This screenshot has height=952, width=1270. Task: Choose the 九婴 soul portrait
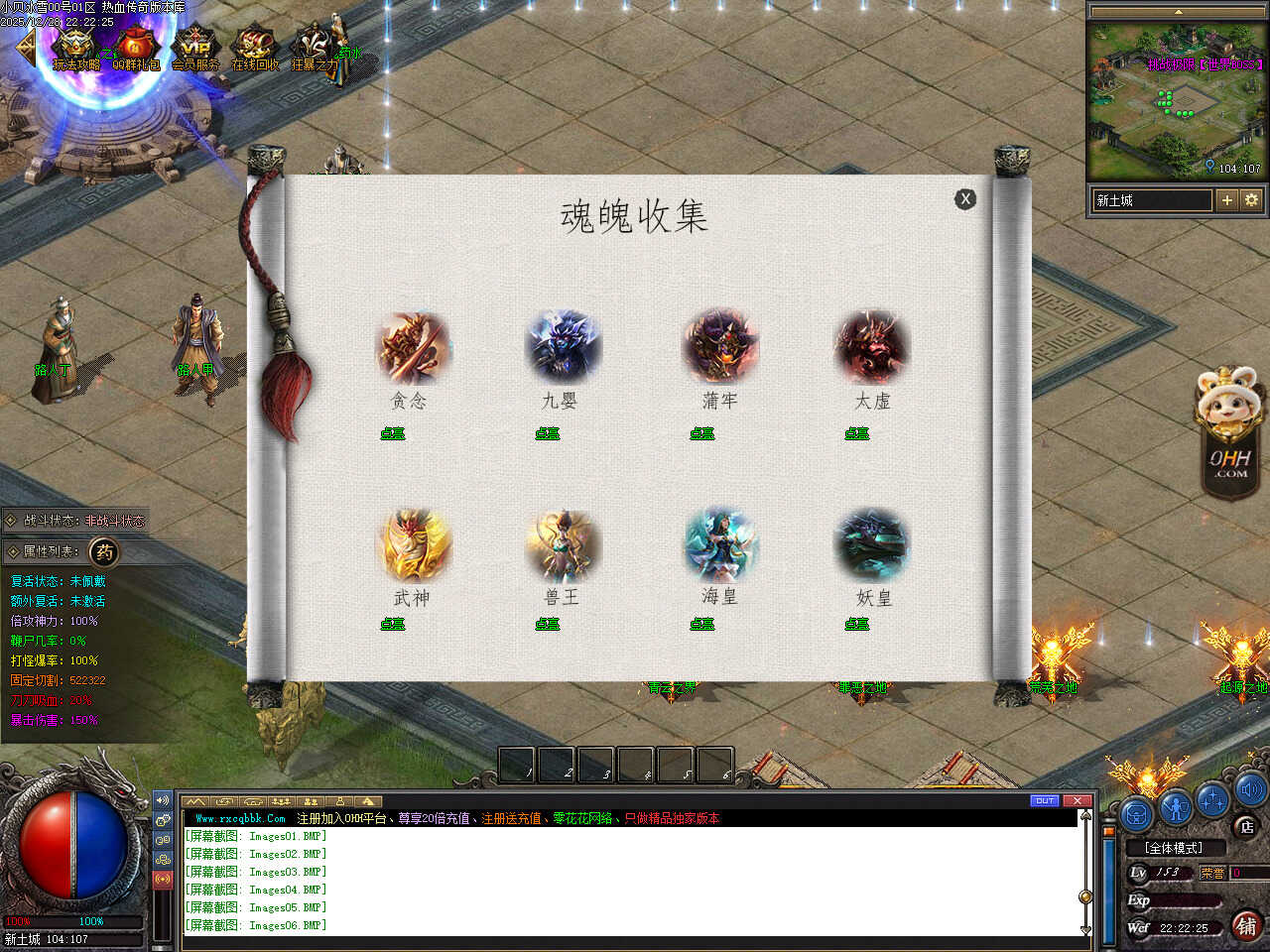point(563,348)
